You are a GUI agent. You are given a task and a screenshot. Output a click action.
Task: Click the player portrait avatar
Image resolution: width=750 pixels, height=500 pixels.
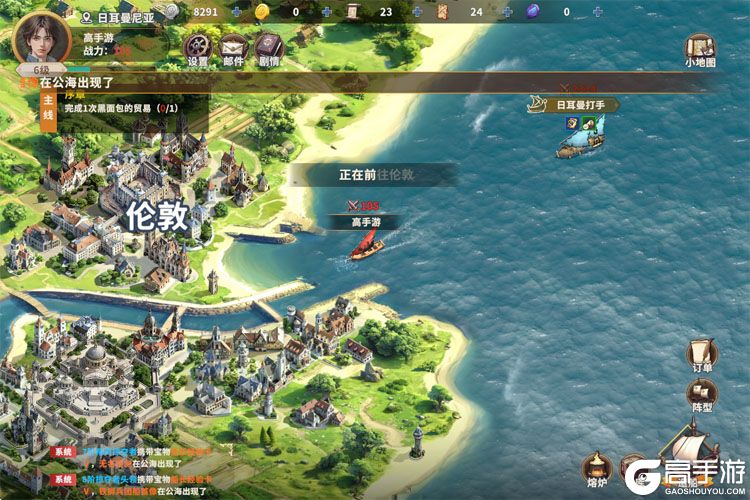(x=41, y=37)
